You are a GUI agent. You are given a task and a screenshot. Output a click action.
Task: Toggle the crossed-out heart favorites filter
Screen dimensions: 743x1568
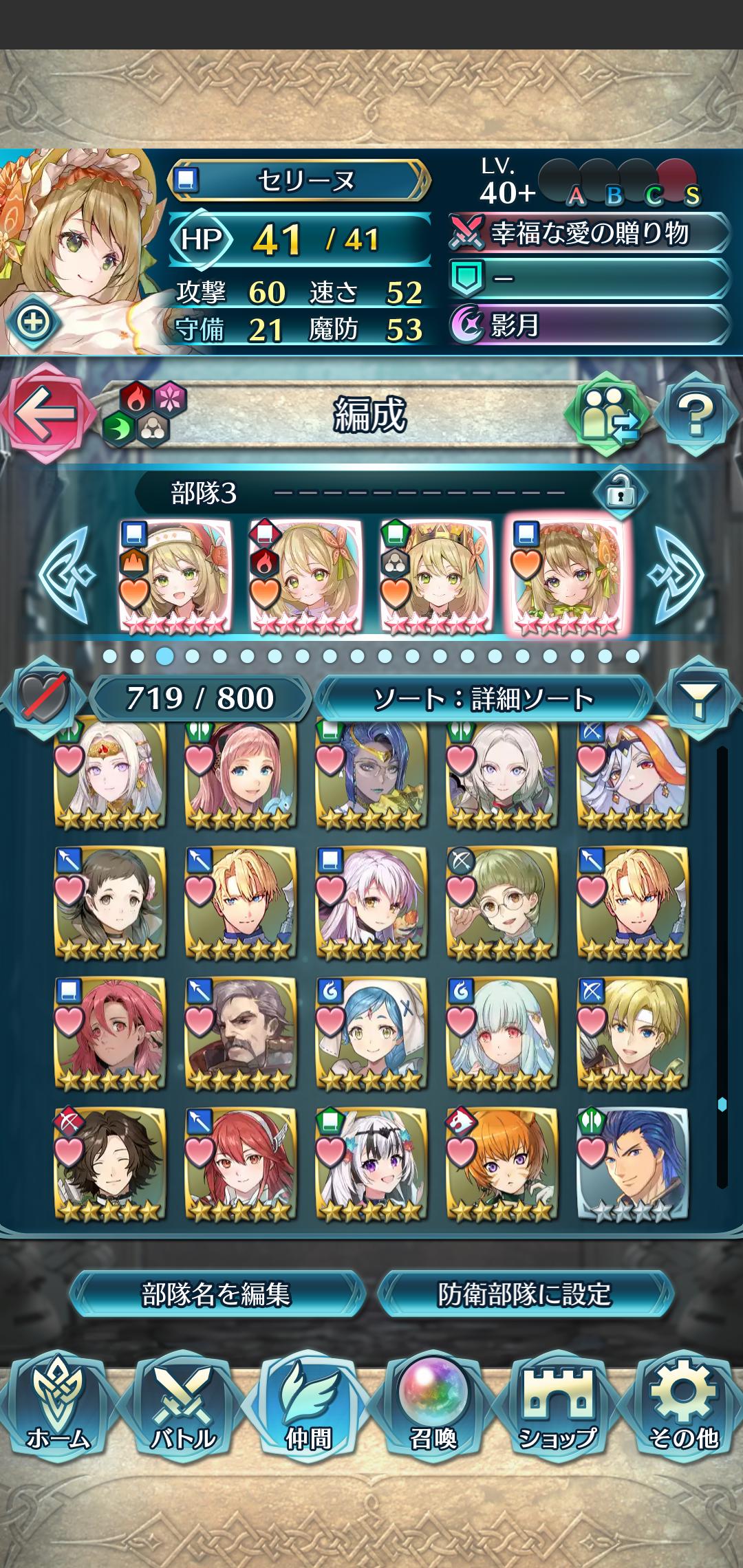point(43,699)
